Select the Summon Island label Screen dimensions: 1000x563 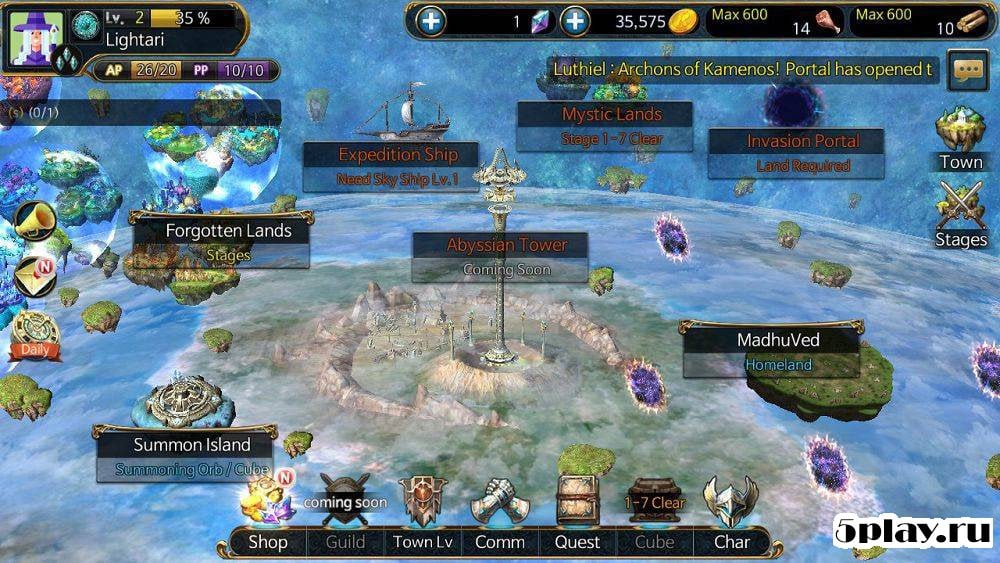(x=192, y=455)
